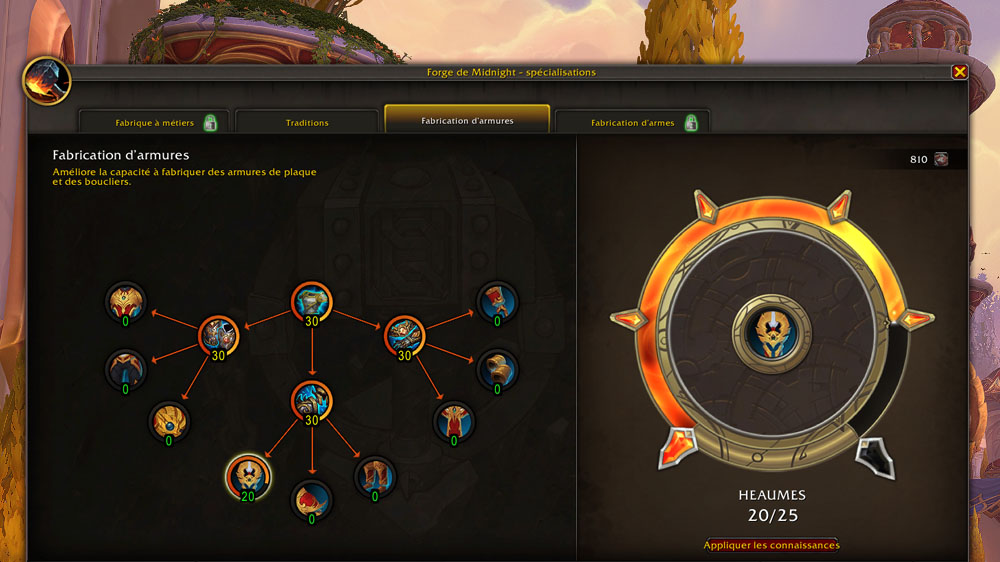Viewport: 1000px width, 562px height.
Task: Open the Traditions tab
Action: 307,123
